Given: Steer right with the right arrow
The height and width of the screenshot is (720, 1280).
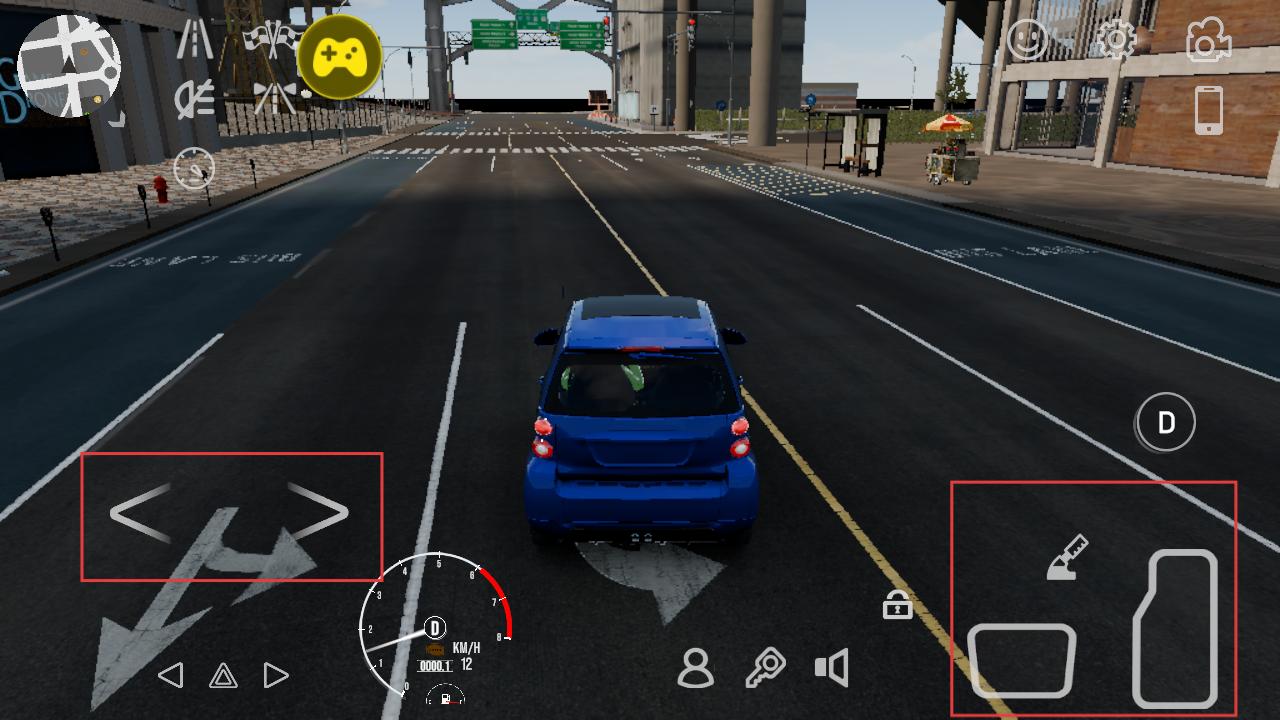Looking at the screenshot, I should (x=319, y=513).
